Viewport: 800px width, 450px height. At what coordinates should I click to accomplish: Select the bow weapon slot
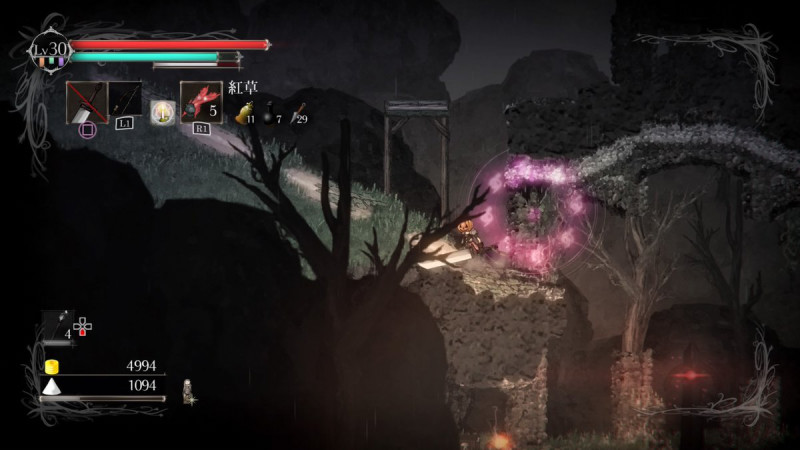[x=125, y=100]
